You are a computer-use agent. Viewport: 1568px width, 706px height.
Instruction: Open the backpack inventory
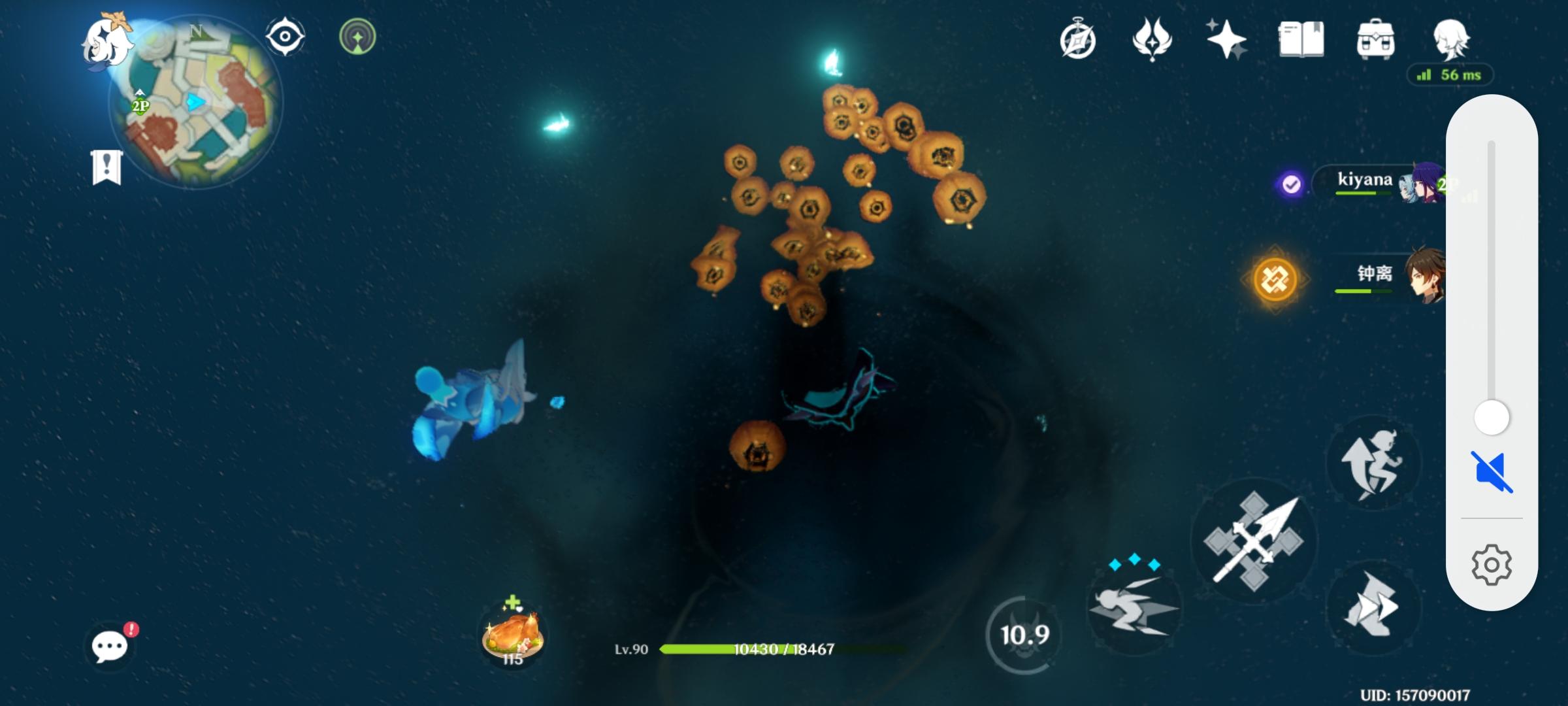tap(1375, 39)
